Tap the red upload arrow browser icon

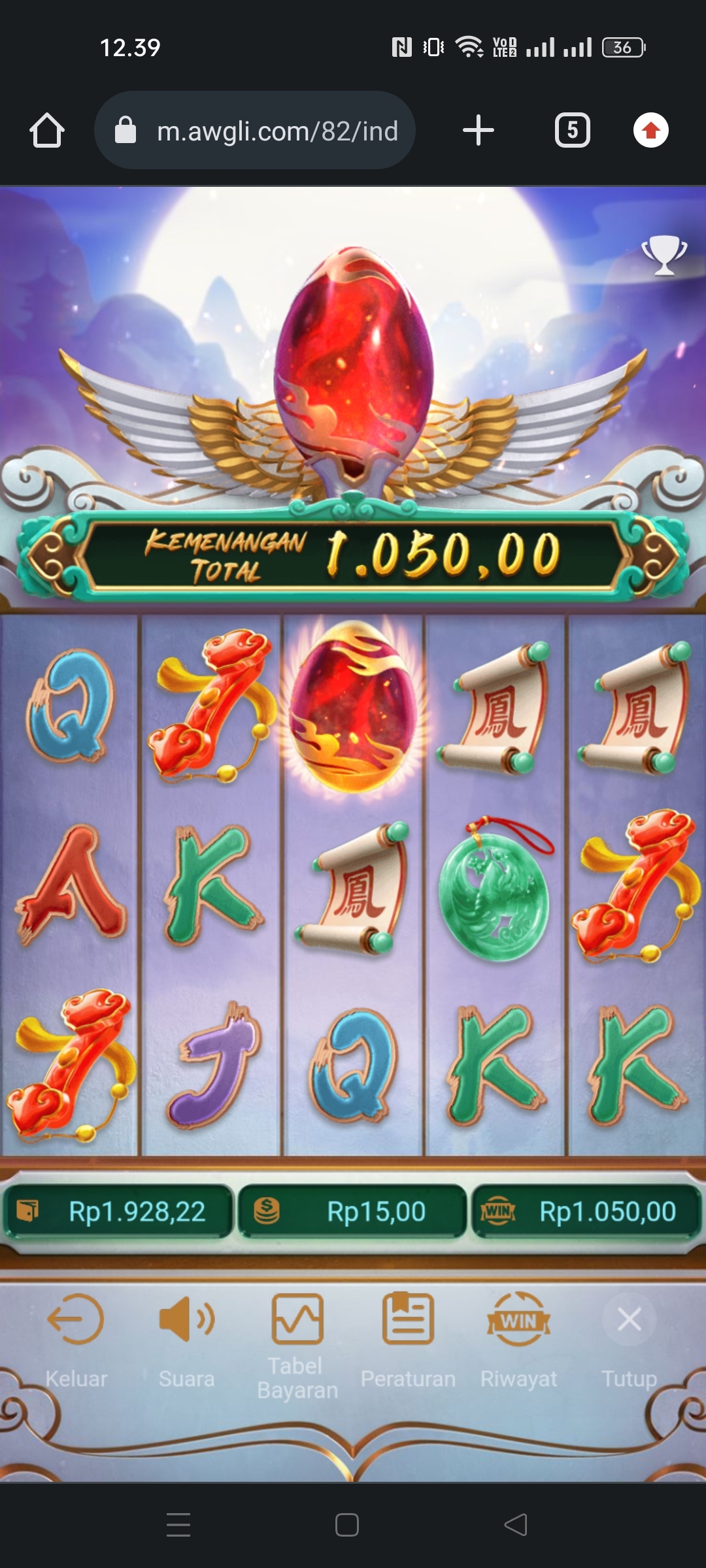coord(651,130)
